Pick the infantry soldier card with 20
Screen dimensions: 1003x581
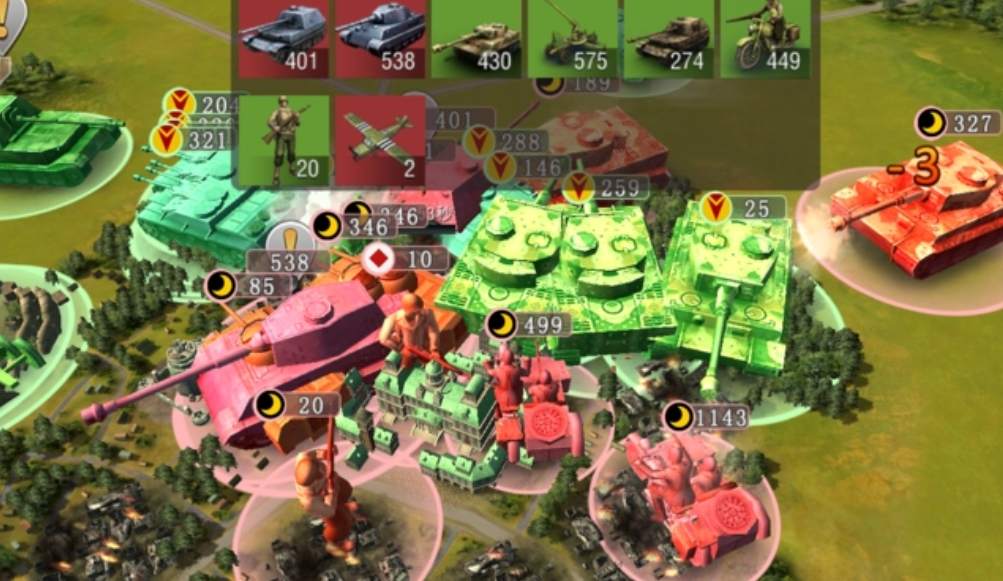[283, 139]
